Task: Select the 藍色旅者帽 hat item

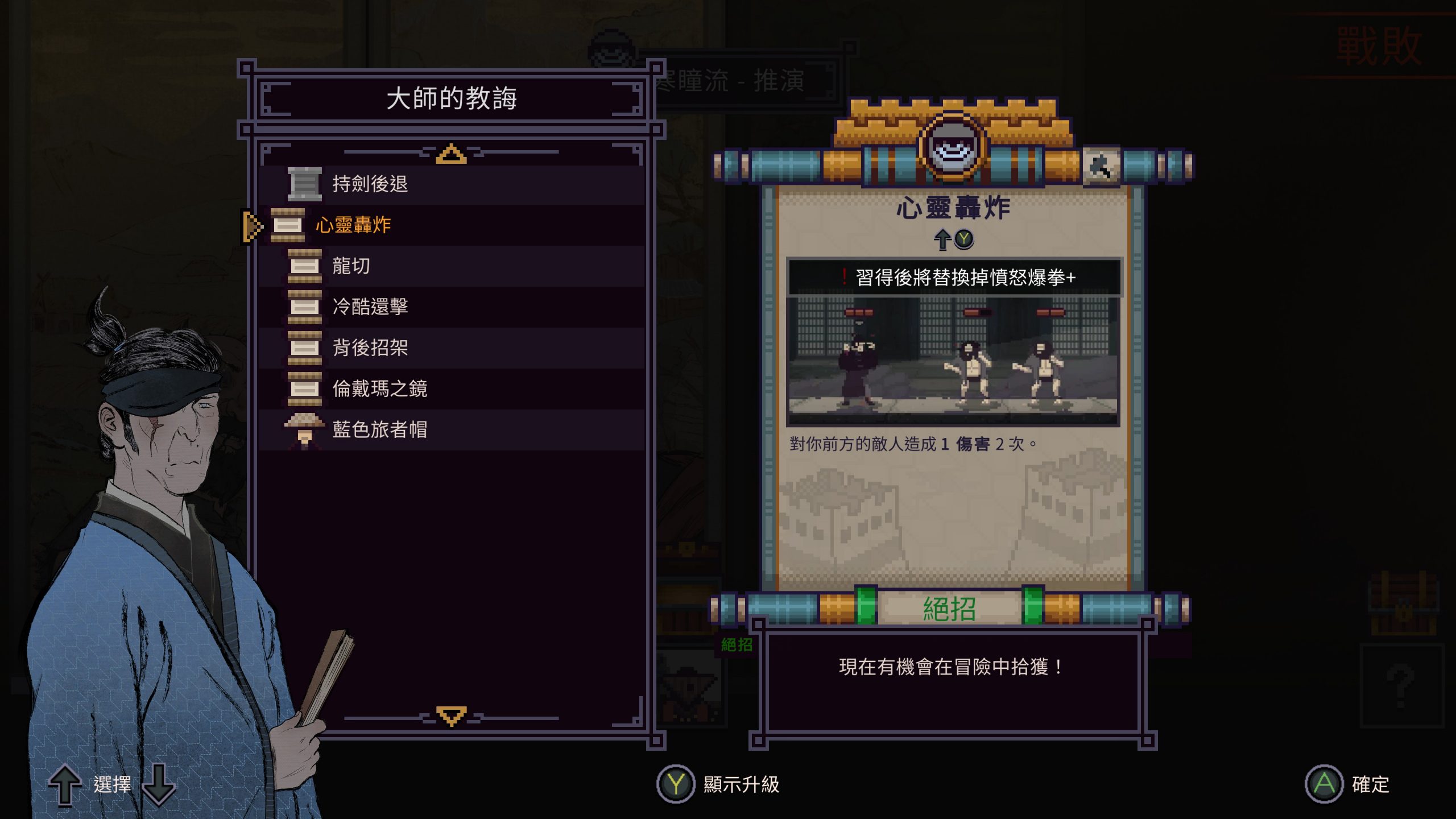Action: (x=379, y=430)
